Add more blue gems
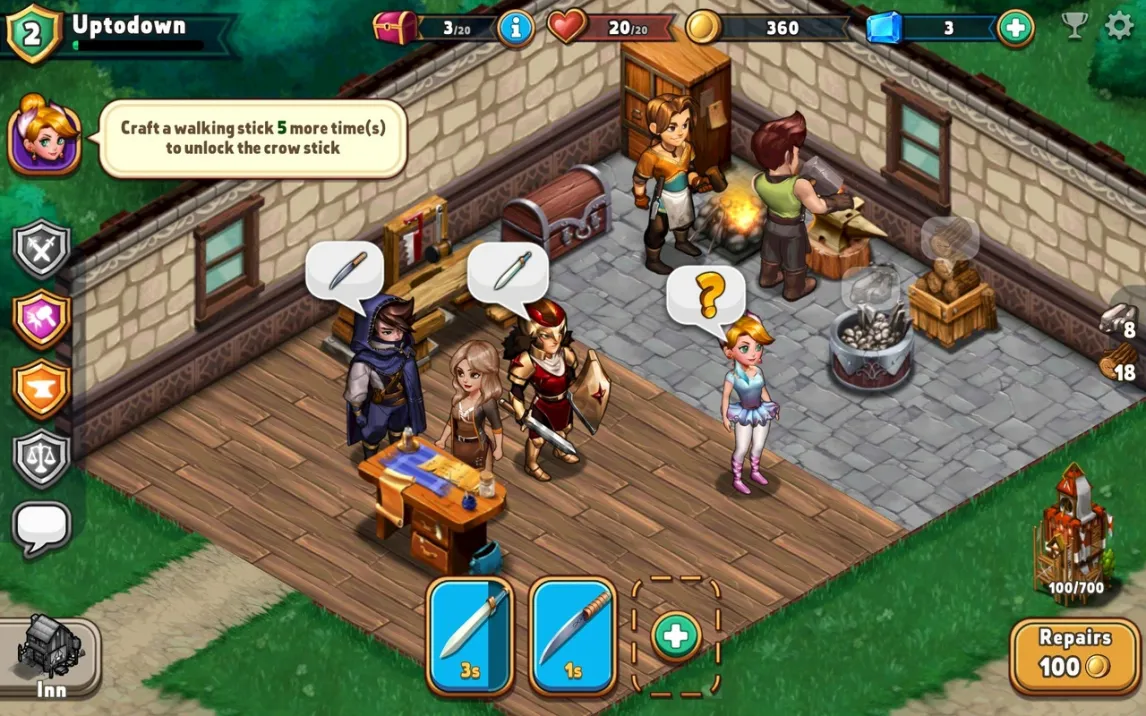 pos(1015,27)
